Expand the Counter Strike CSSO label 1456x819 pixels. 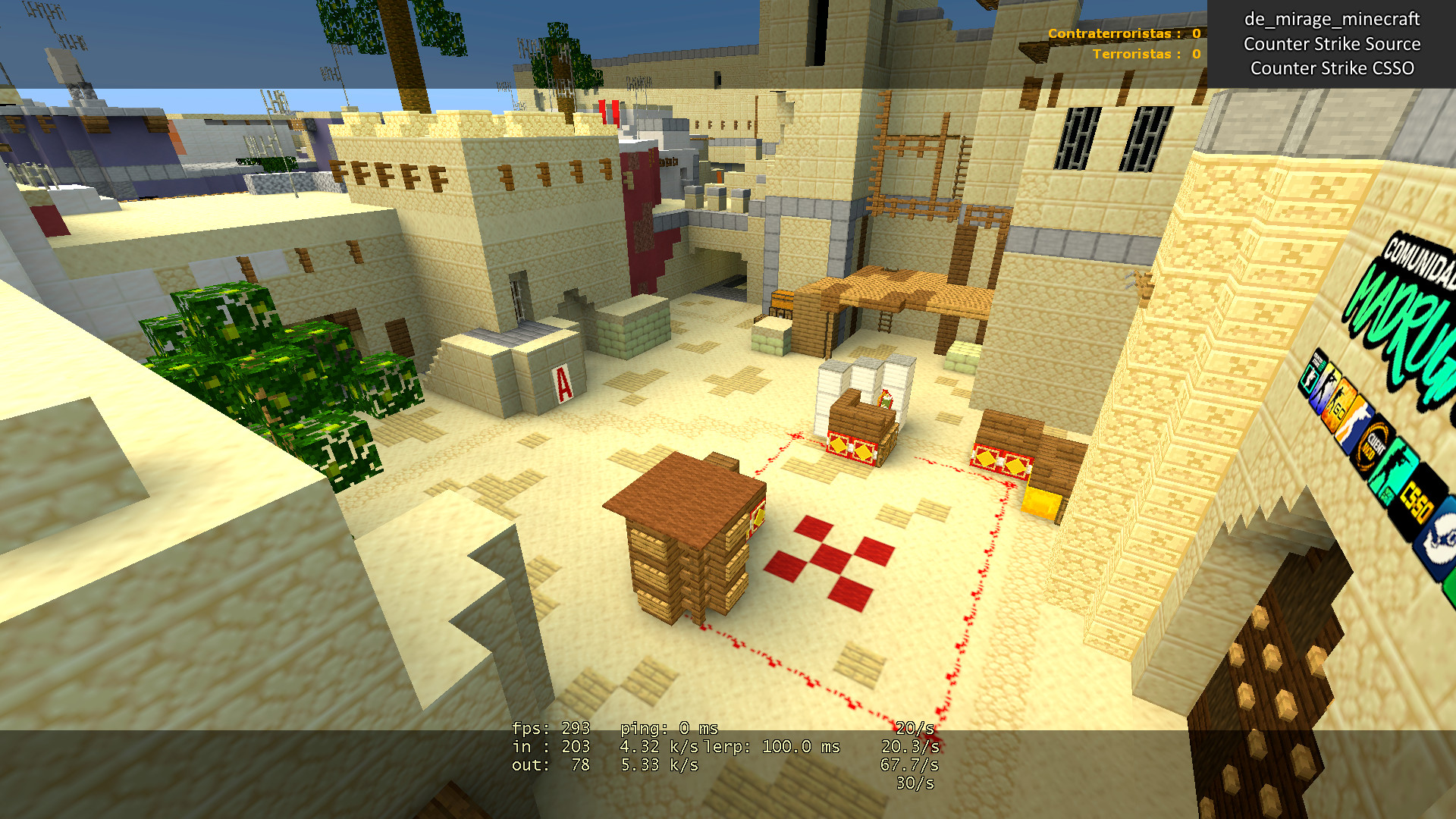coord(1332,68)
